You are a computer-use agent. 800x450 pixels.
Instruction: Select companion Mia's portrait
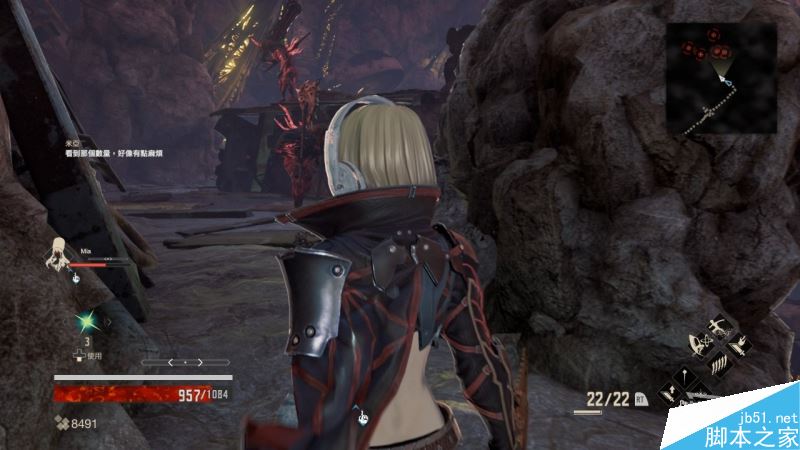[x=57, y=253]
